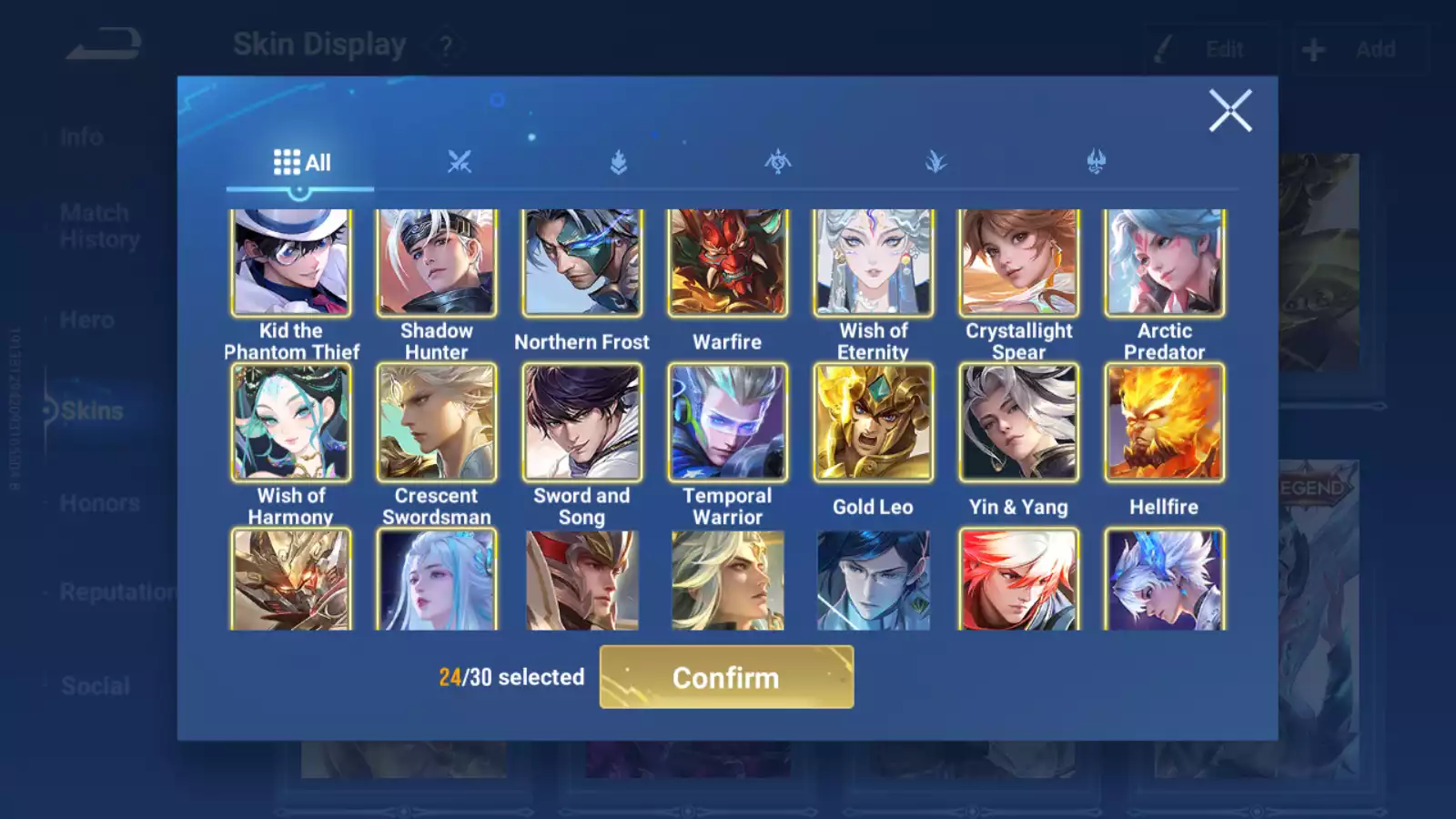
Task: Select the Warfire skin portrait
Action: tap(728, 263)
